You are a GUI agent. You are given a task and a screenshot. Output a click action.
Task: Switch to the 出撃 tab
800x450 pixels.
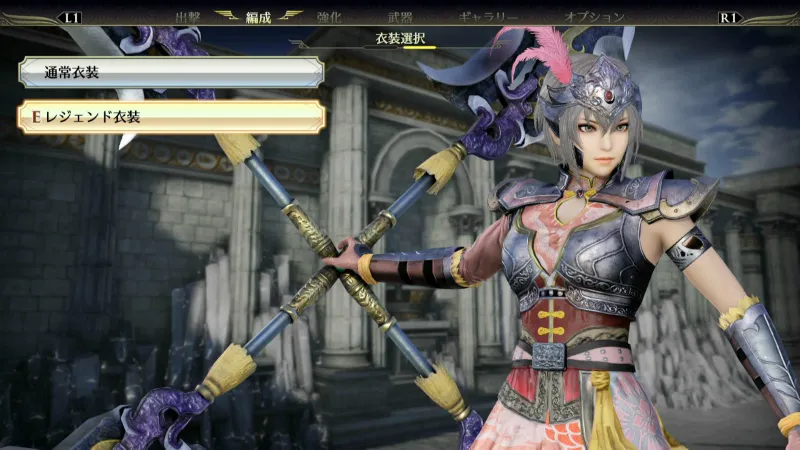[188, 17]
